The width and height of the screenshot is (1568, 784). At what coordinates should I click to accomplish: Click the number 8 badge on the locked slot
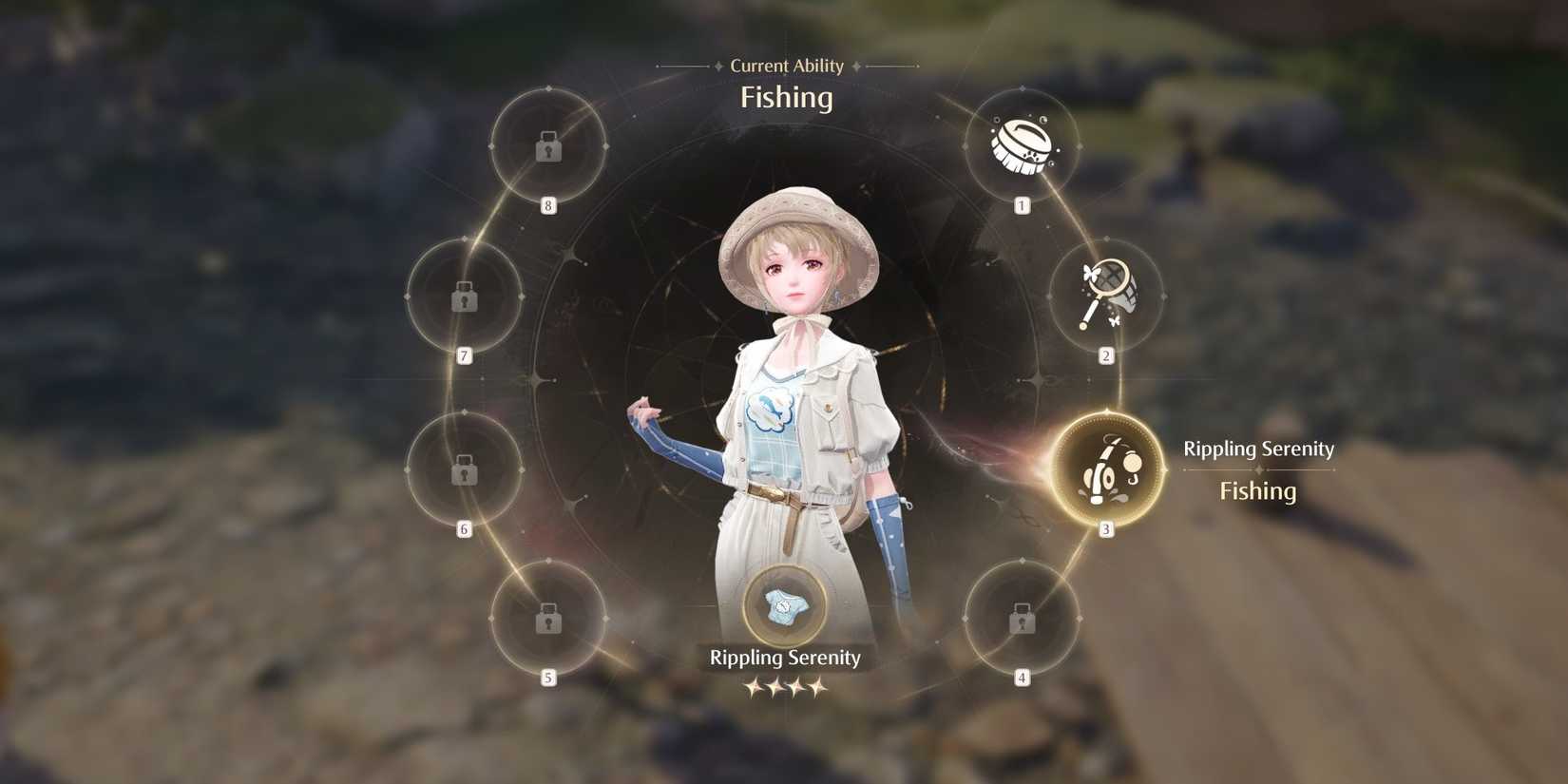[545, 205]
